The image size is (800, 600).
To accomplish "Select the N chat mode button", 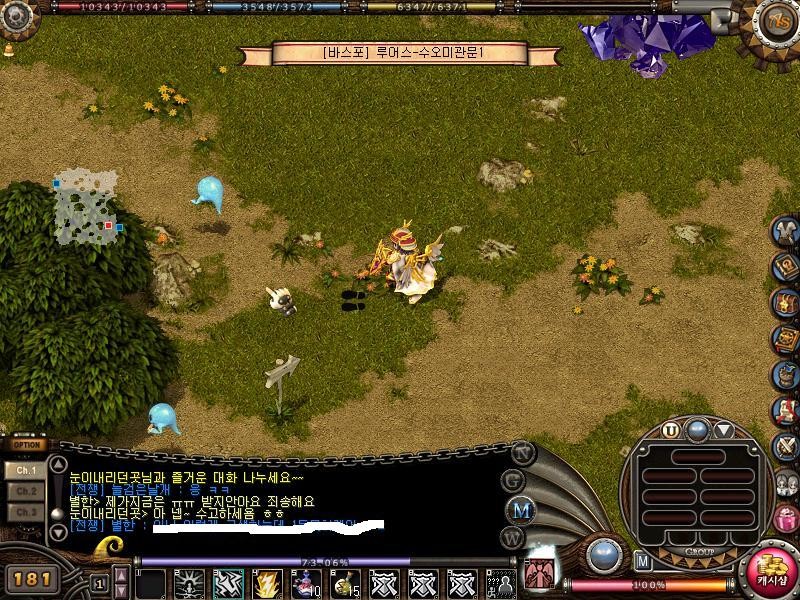I will (520, 452).
